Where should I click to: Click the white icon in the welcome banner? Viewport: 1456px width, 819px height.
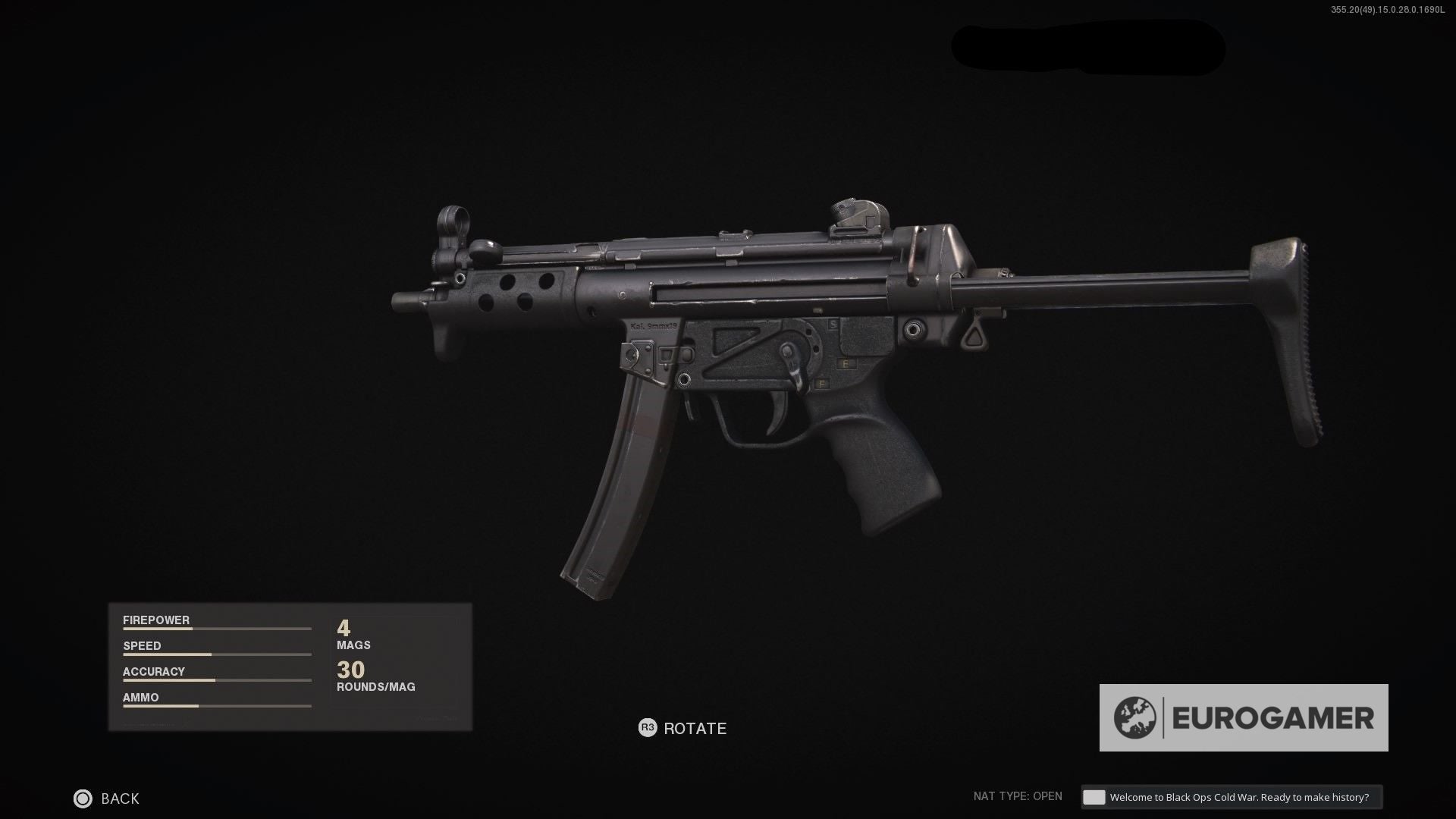tap(1093, 796)
